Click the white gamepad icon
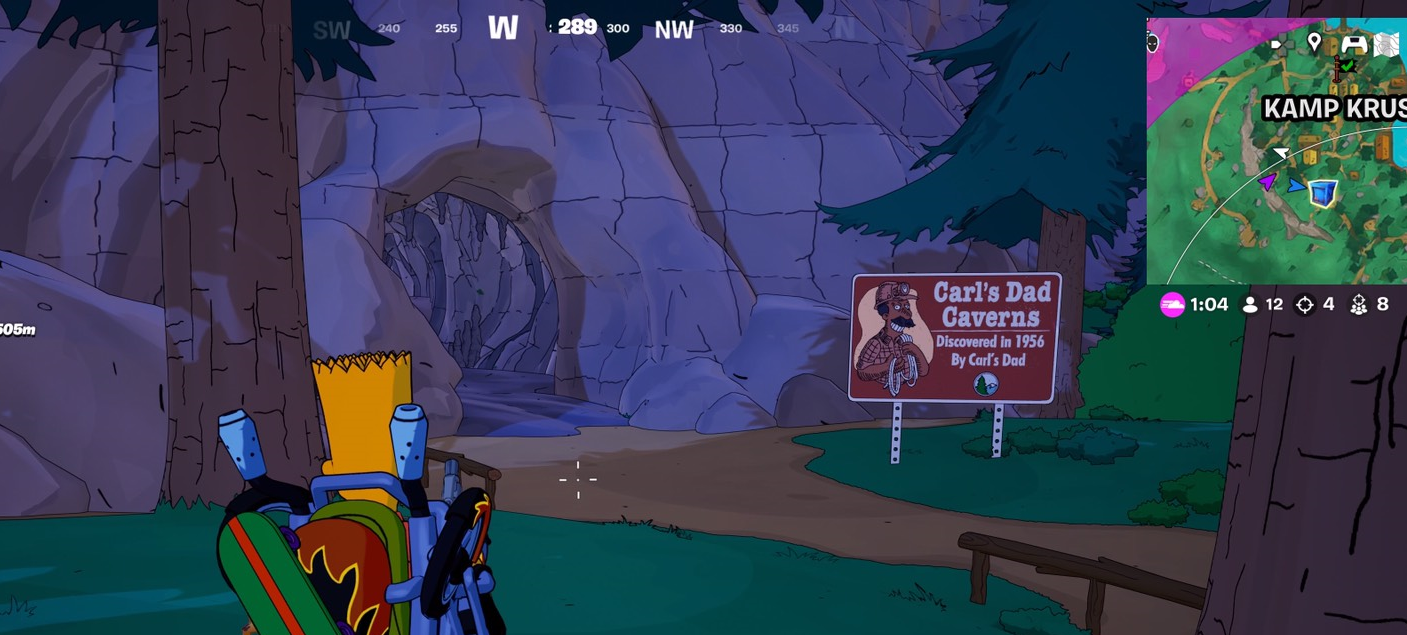The image size is (1407, 635). tap(1353, 43)
